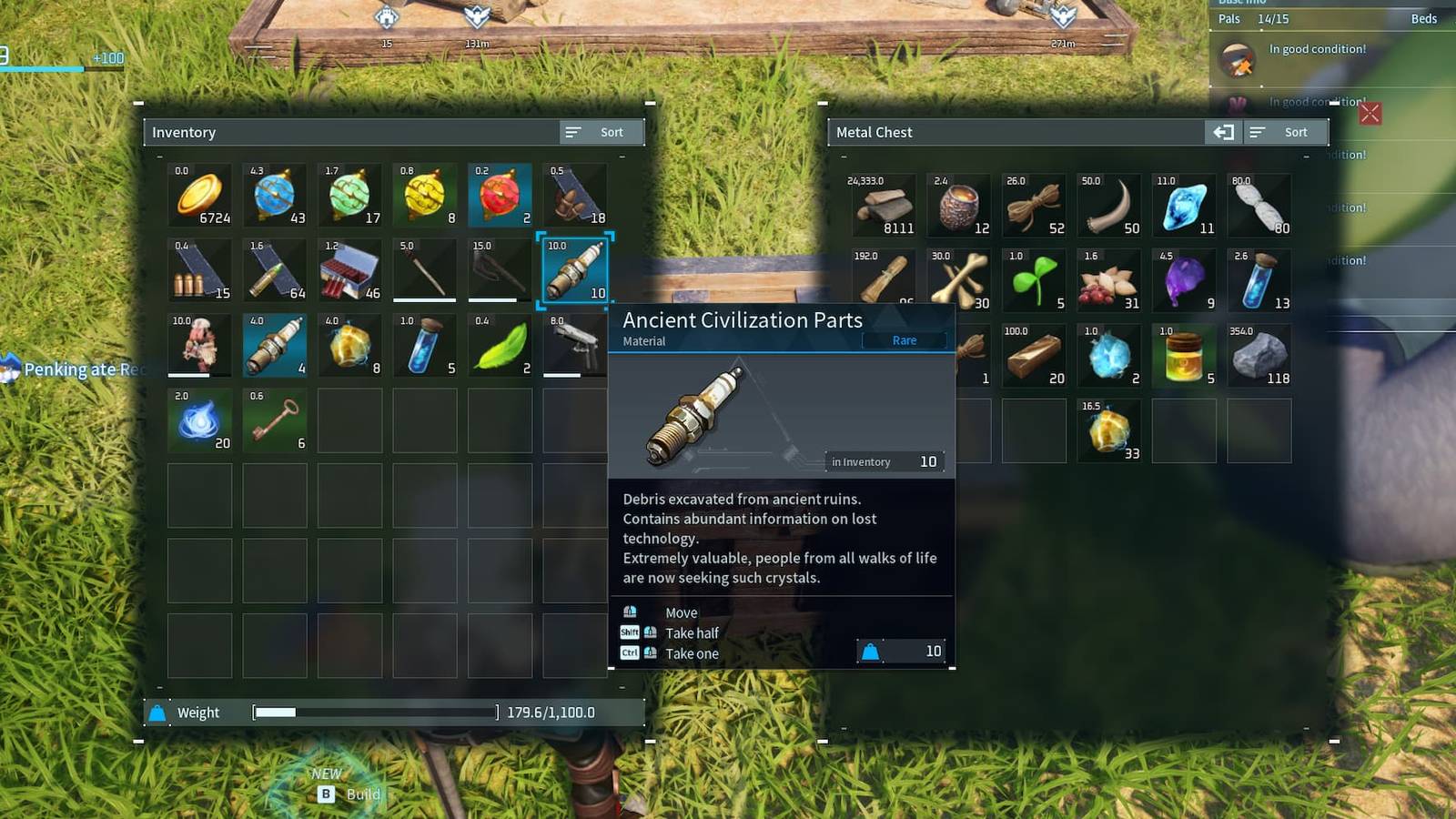This screenshot has height=819, width=1456.
Task: Click Sort on the Inventory panel
Action: click(x=601, y=132)
